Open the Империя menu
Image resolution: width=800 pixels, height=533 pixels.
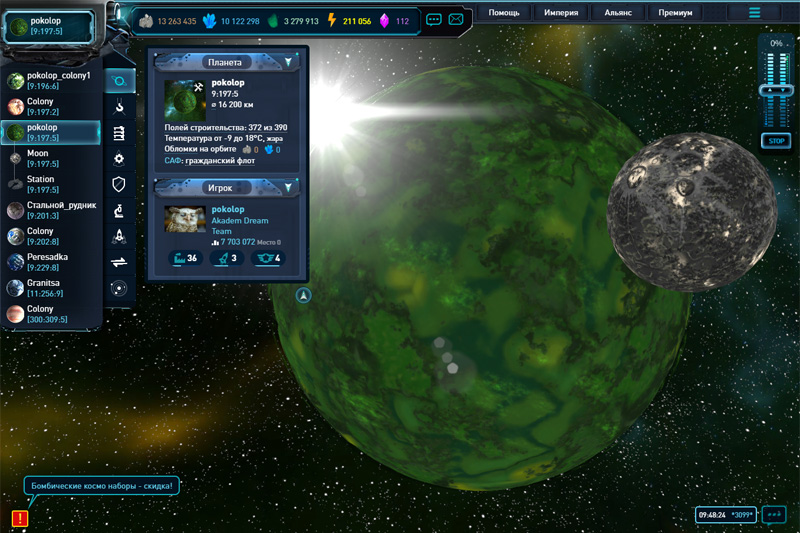click(561, 14)
